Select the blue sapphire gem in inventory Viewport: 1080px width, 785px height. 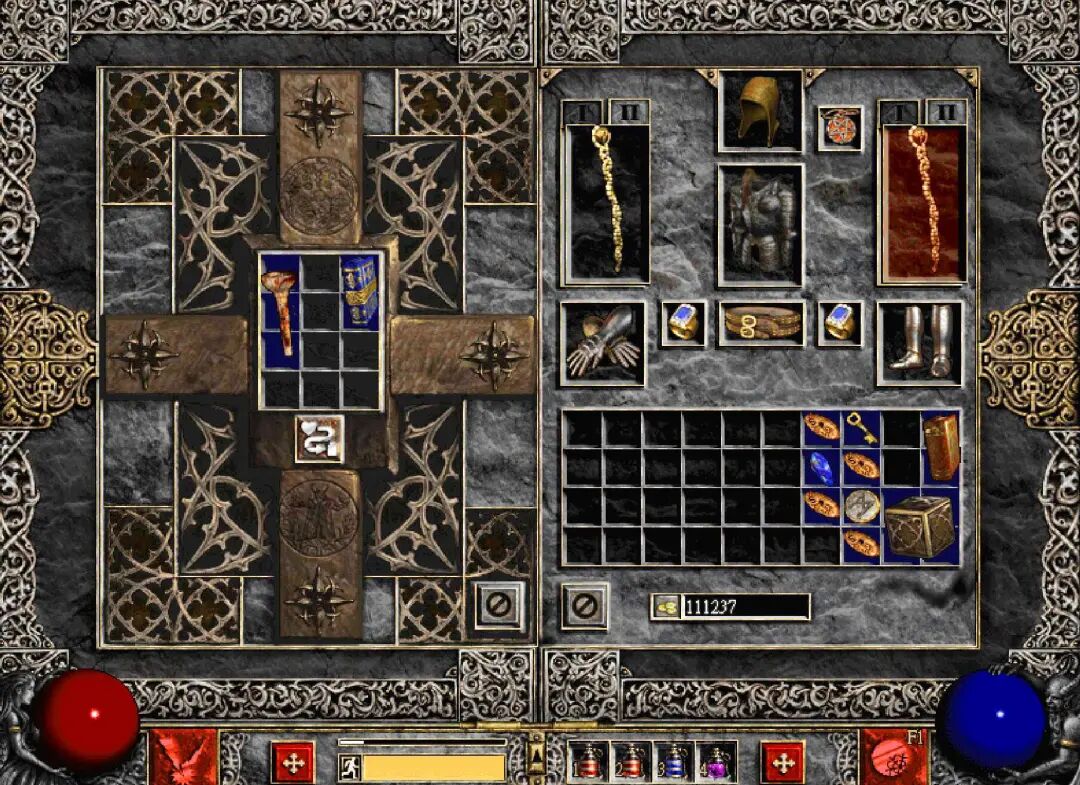coord(821,467)
